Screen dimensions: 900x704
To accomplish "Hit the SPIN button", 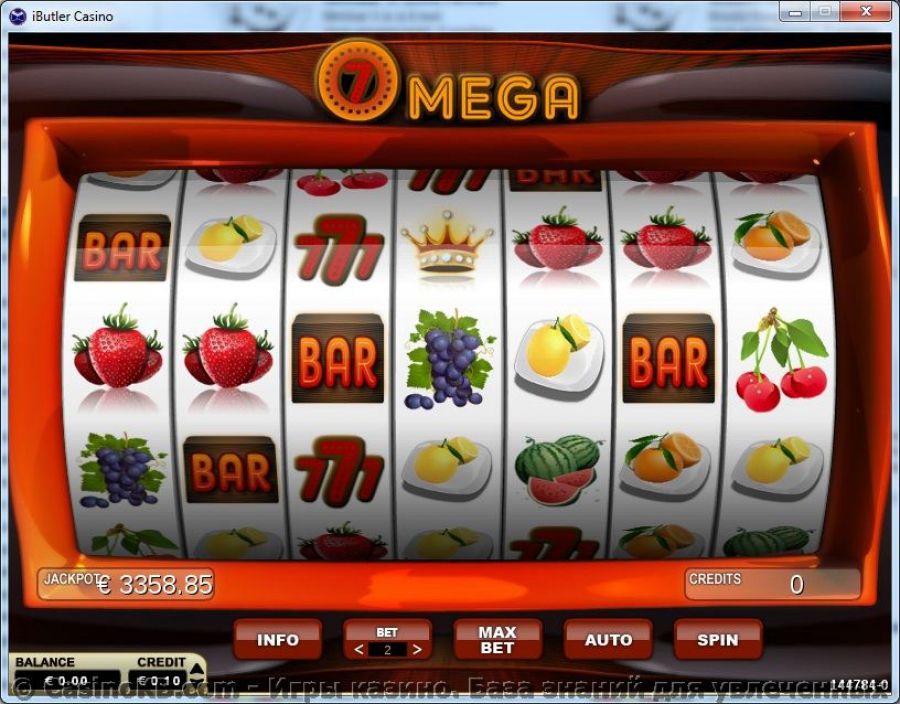I will tap(717, 640).
